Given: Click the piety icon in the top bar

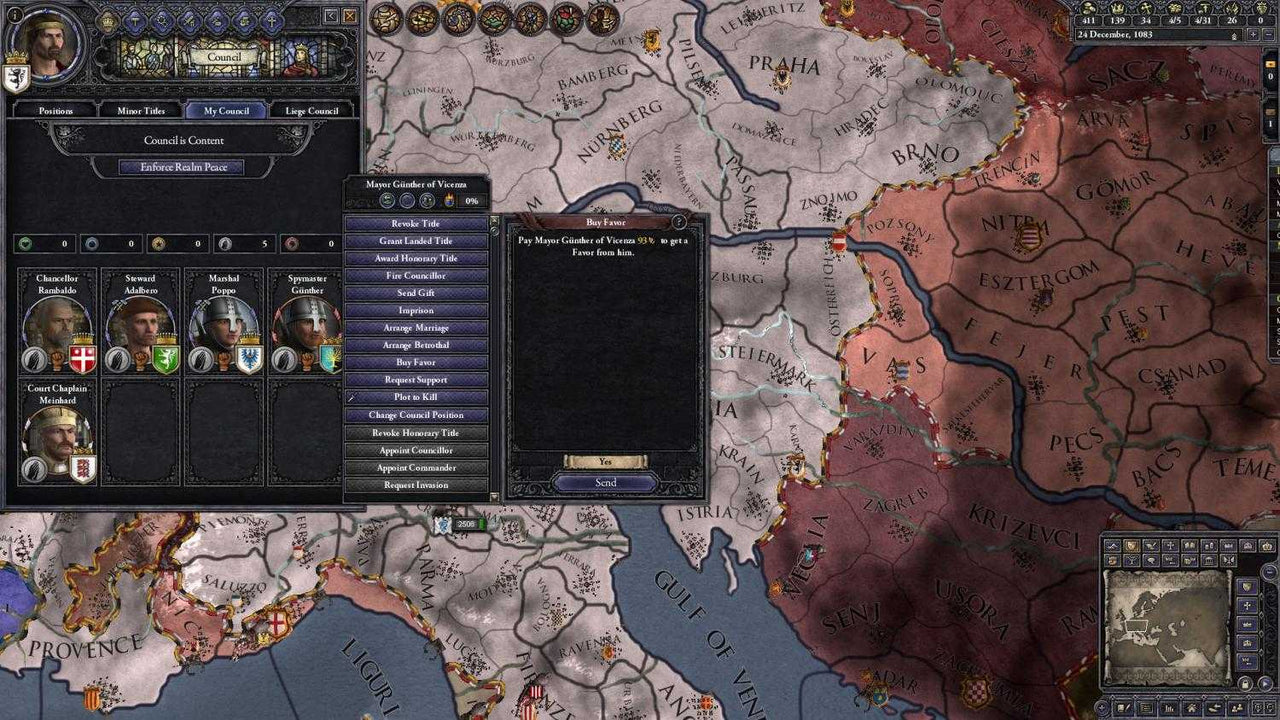Looking at the screenshot, I should [x=1145, y=9].
